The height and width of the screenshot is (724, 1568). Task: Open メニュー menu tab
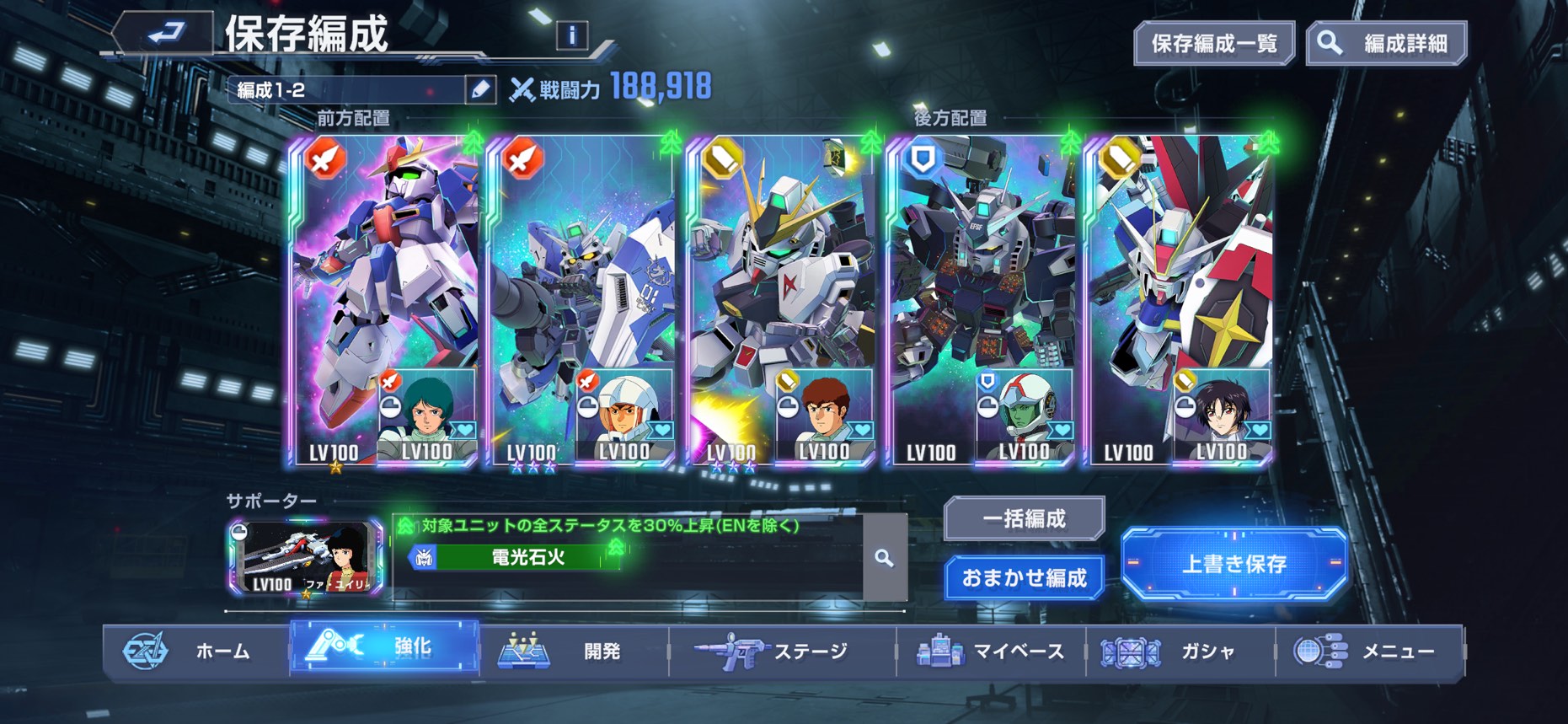(1369, 651)
